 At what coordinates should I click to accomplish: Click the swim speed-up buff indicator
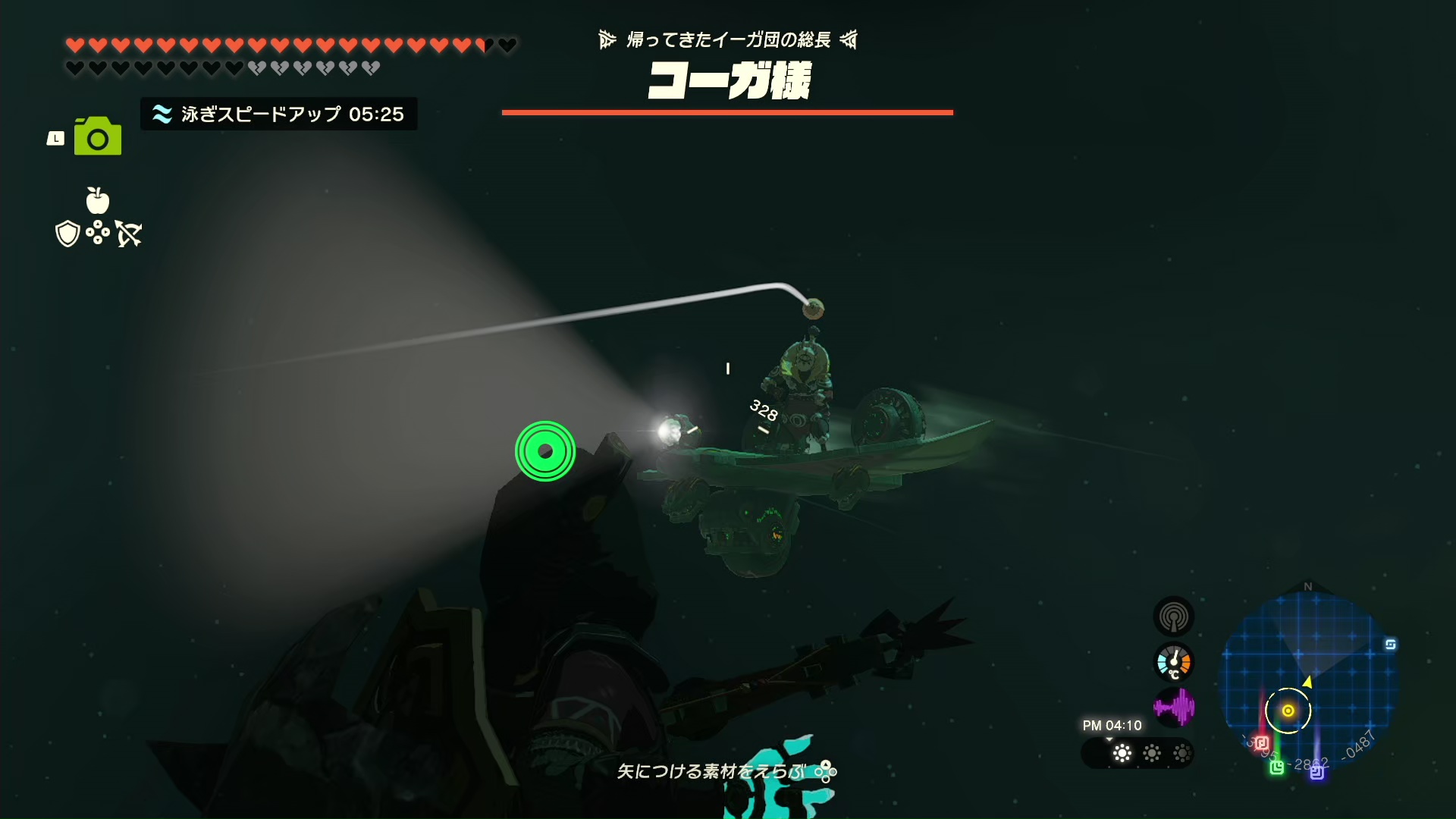[279, 115]
